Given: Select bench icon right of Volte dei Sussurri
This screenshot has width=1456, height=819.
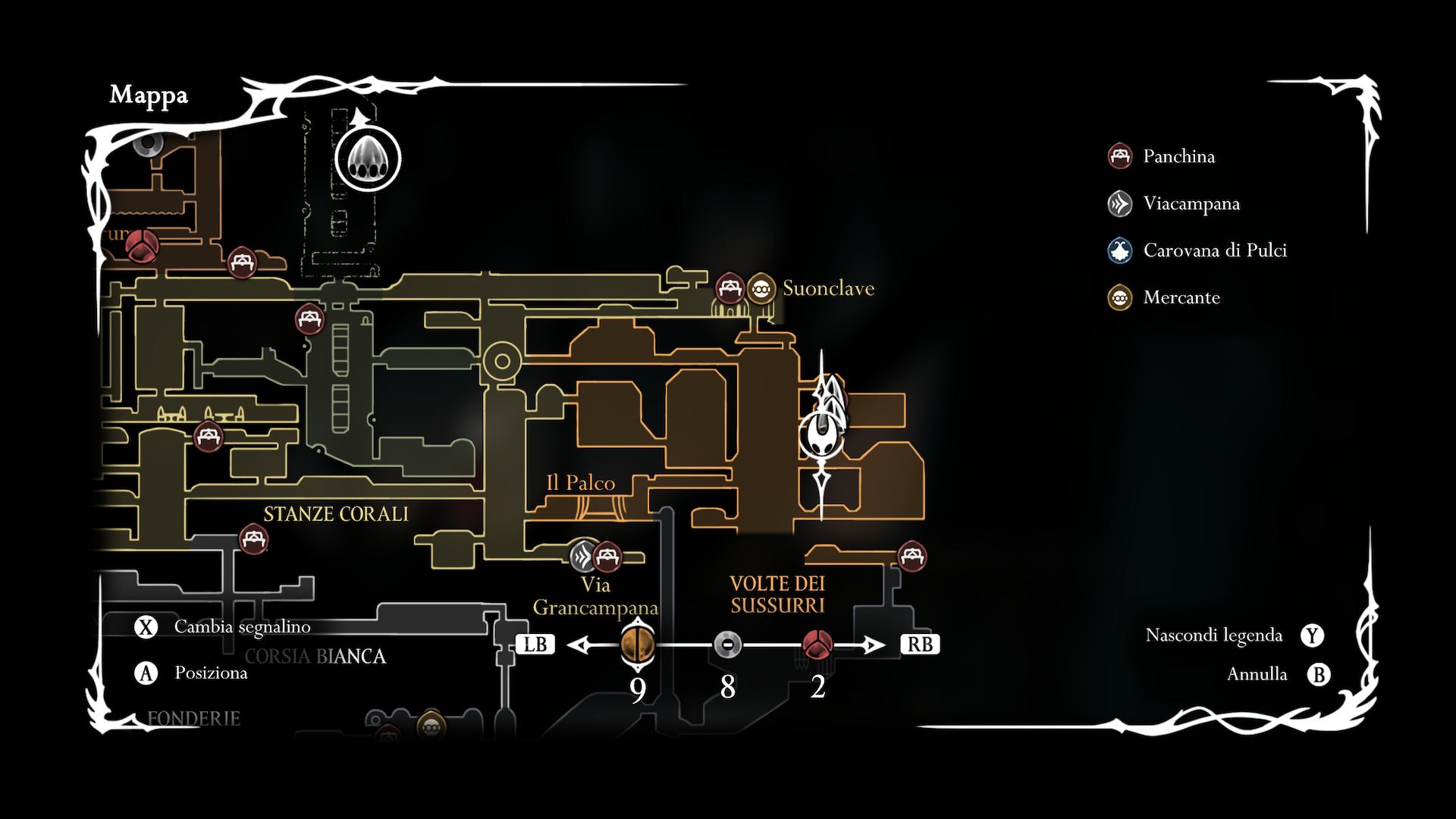Looking at the screenshot, I should coord(912,557).
